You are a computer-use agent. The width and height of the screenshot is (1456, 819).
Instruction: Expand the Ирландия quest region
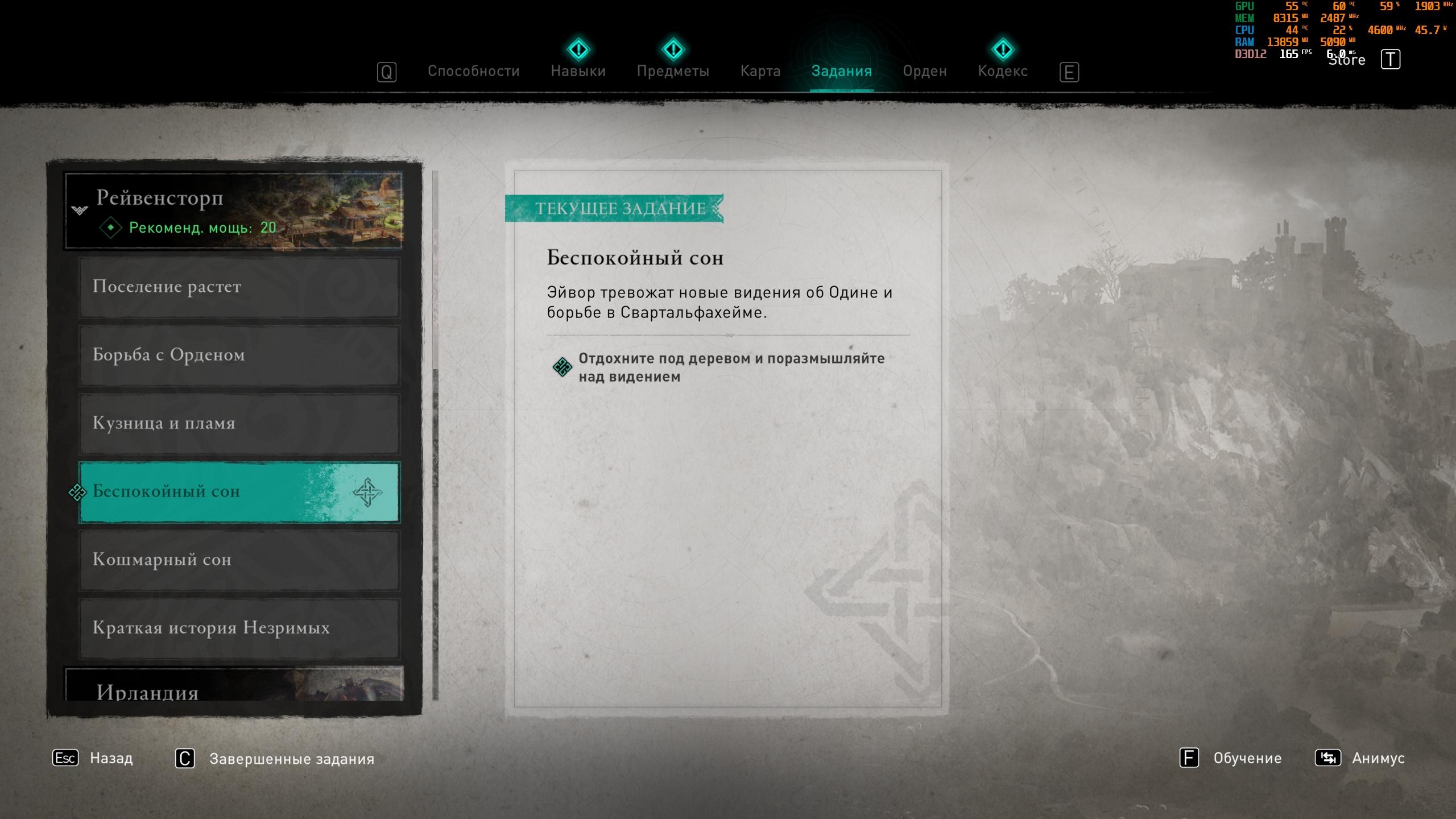(x=234, y=687)
